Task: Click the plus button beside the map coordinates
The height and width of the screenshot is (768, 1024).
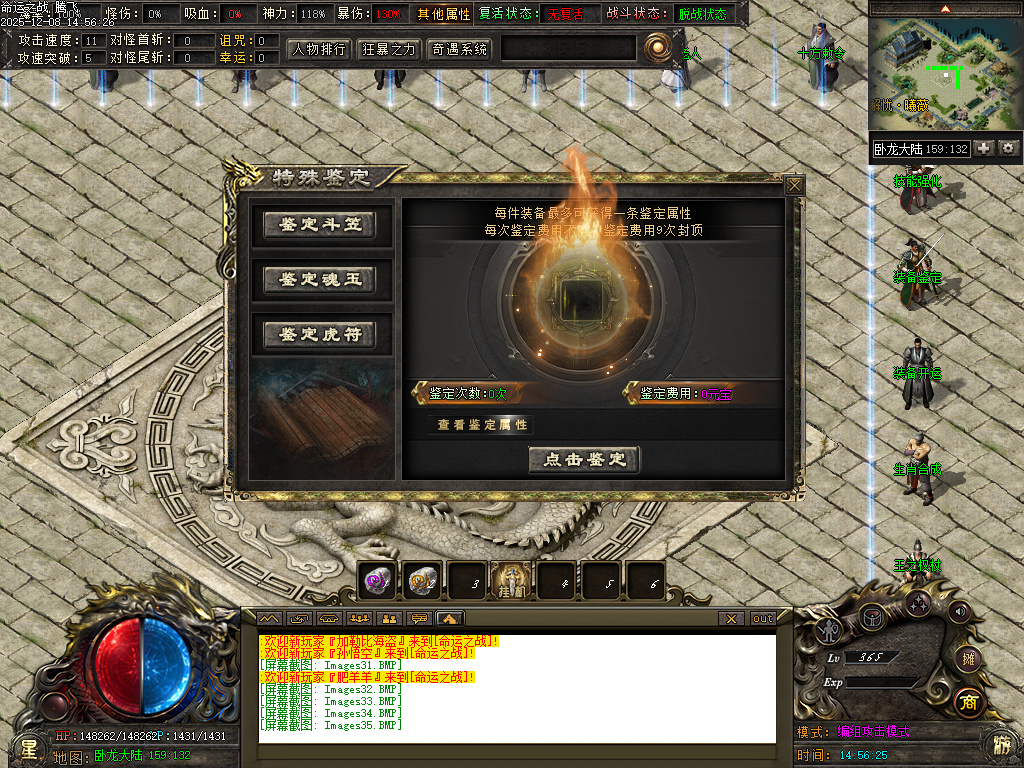Action: click(x=984, y=148)
